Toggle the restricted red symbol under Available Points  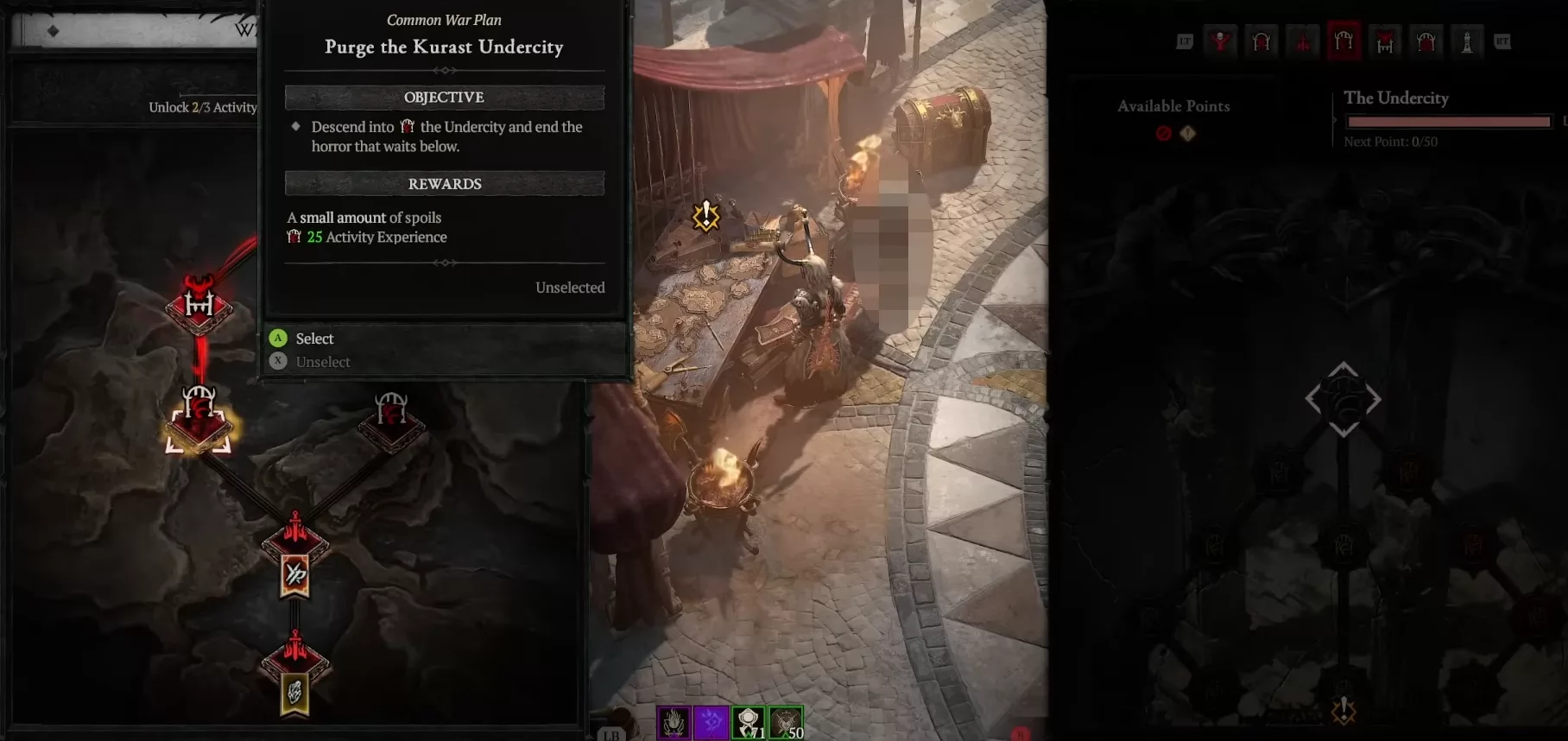pyautogui.click(x=1161, y=134)
